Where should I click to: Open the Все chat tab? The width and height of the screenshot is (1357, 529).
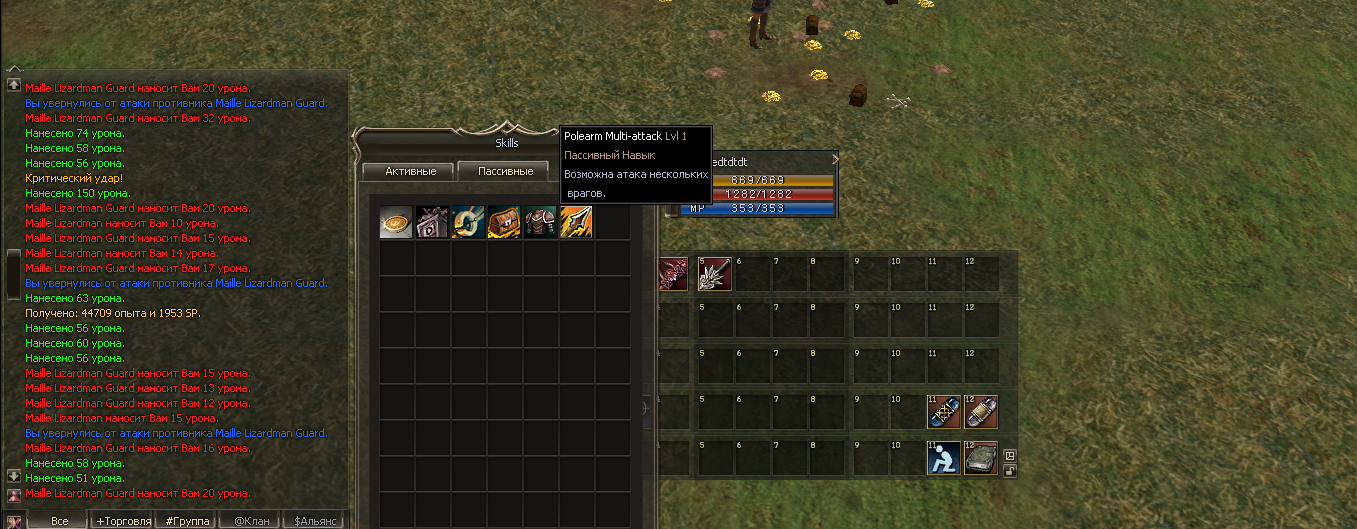point(59,521)
